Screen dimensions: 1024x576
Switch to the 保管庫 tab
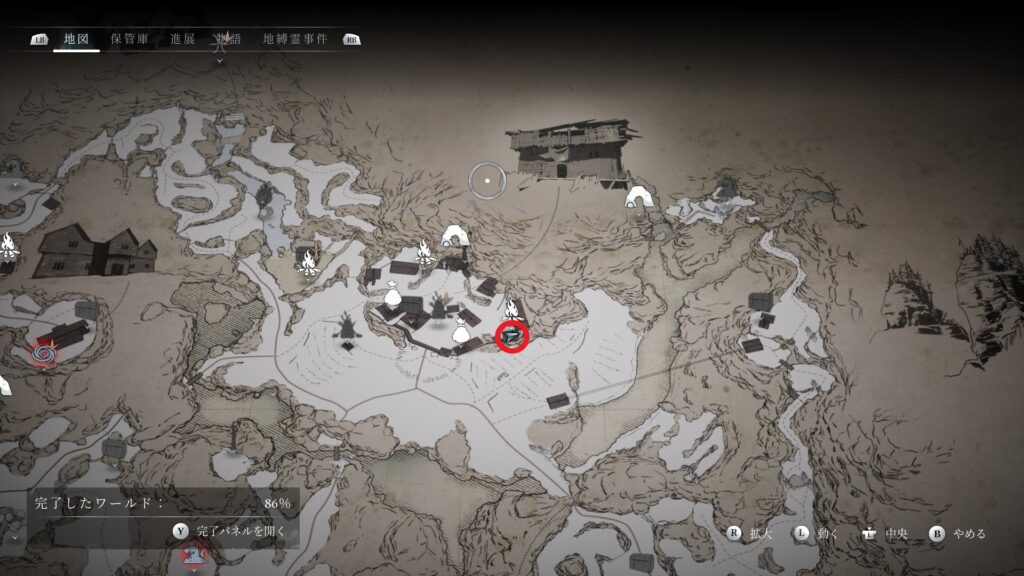[130, 39]
